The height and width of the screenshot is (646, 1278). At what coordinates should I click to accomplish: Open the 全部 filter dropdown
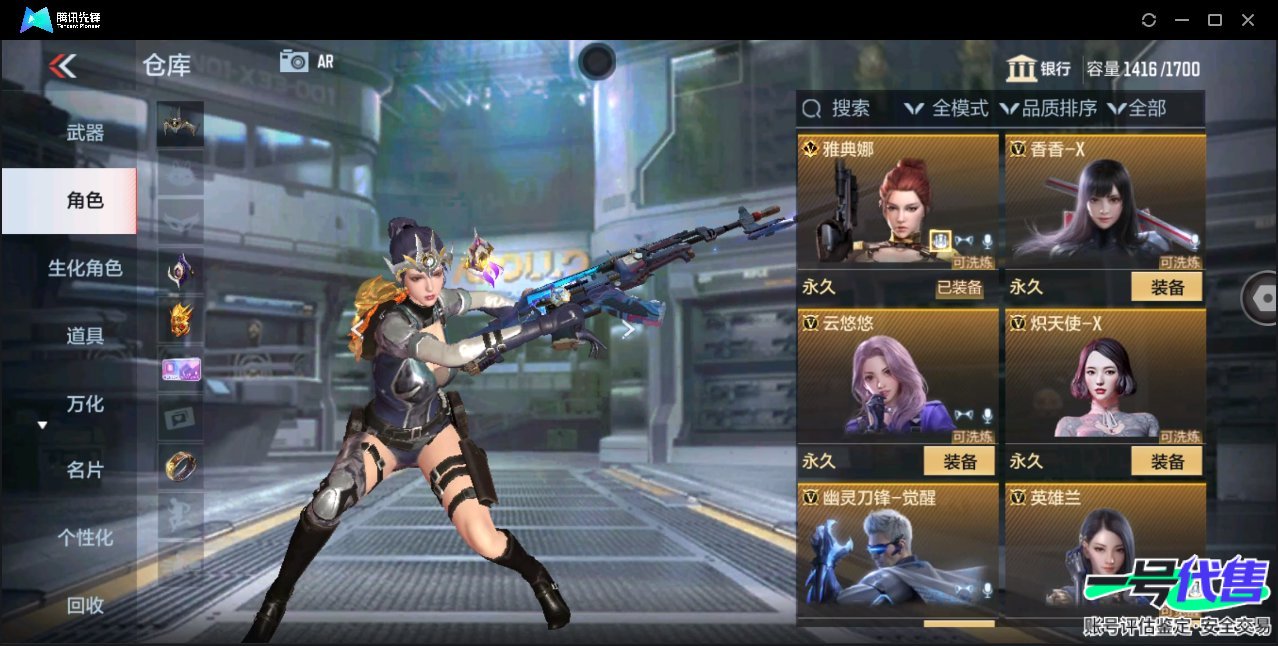point(1137,108)
